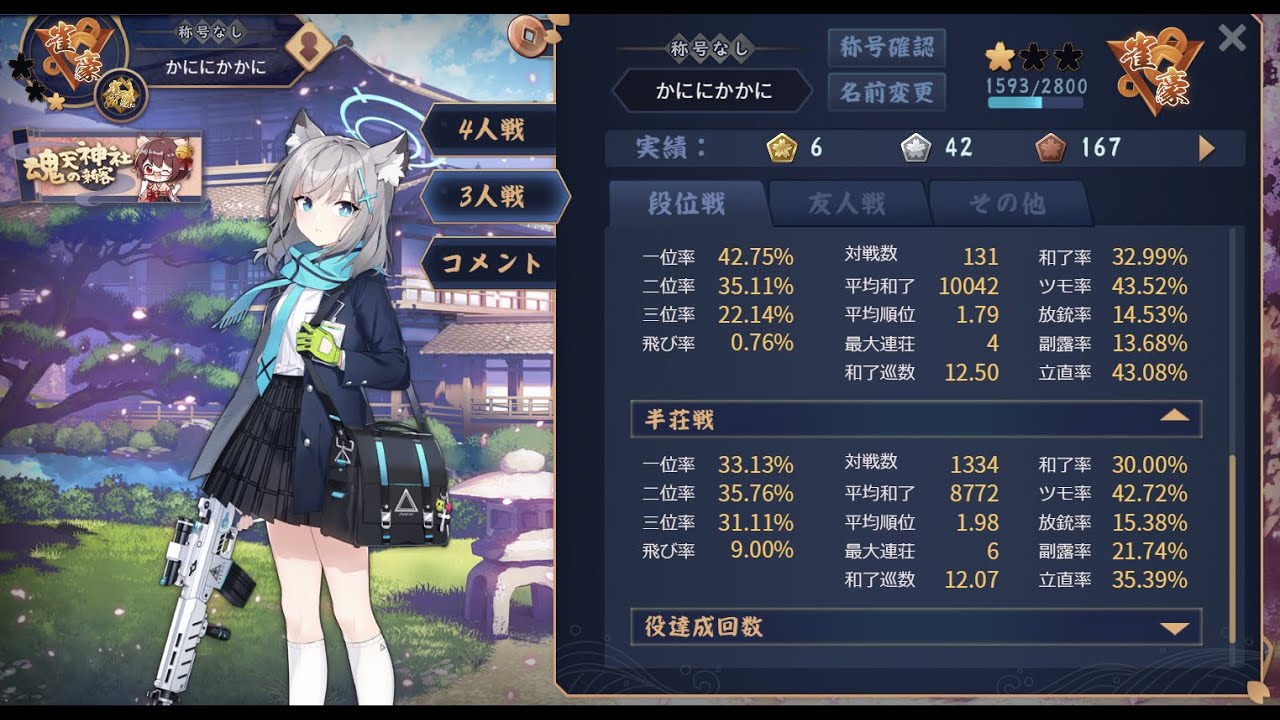Click the gold achievement medal icon
Viewport: 1280px width, 720px height.
[x=781, y=149]
